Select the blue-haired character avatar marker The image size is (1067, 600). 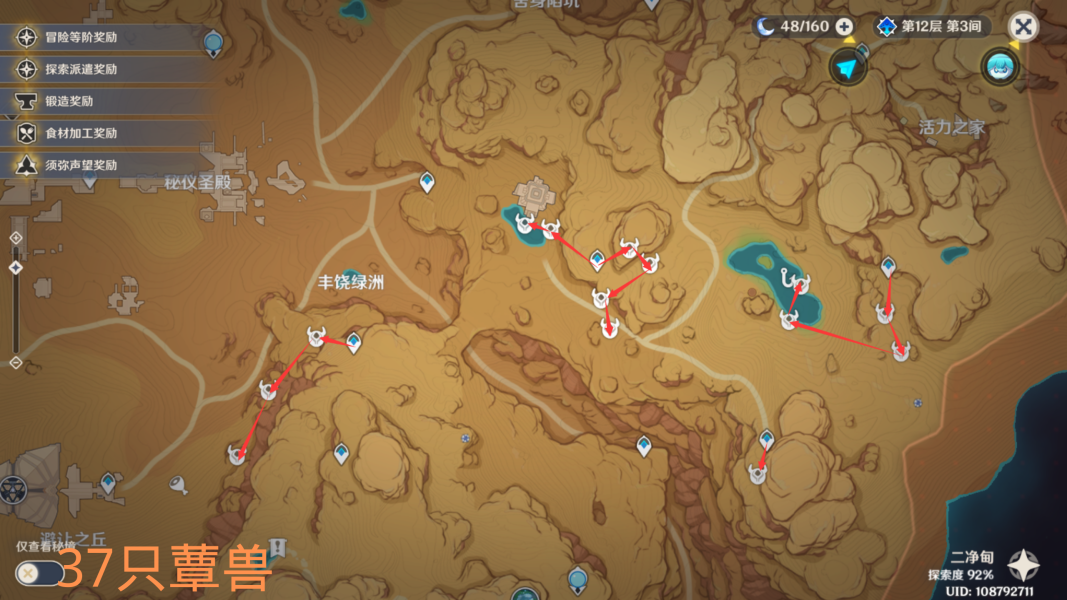[x=1000, y=66]
